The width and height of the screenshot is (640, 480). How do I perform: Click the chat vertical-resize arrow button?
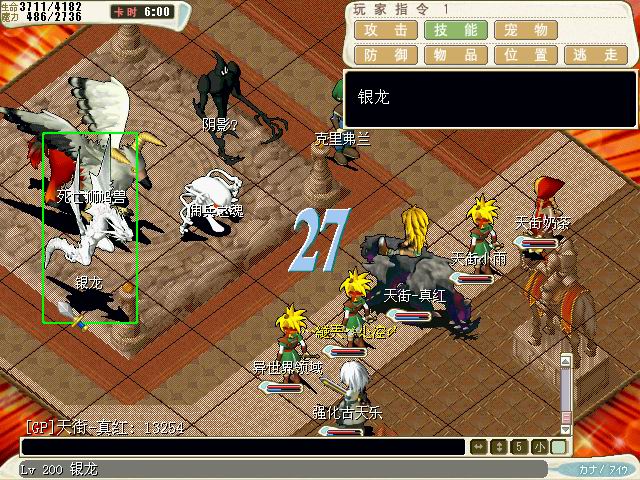(499, 447)
